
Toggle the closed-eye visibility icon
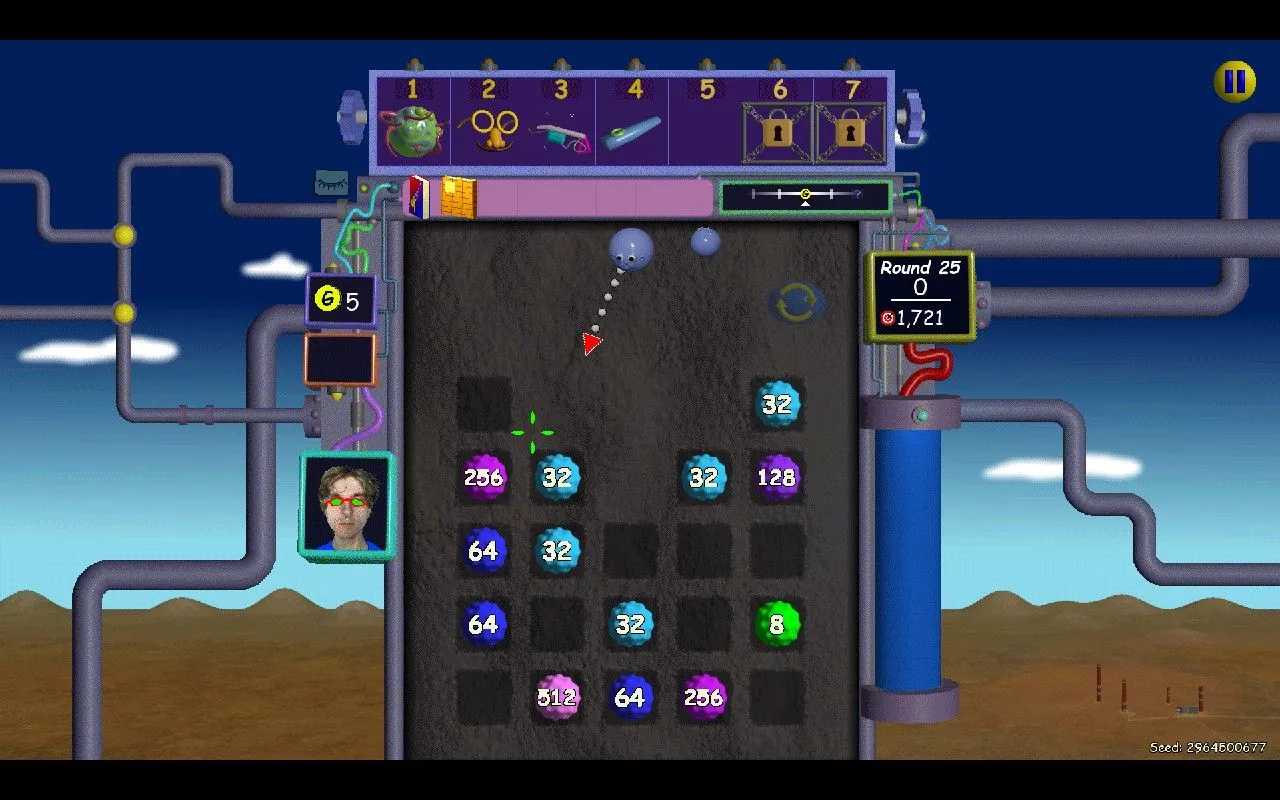click(332, 183)
